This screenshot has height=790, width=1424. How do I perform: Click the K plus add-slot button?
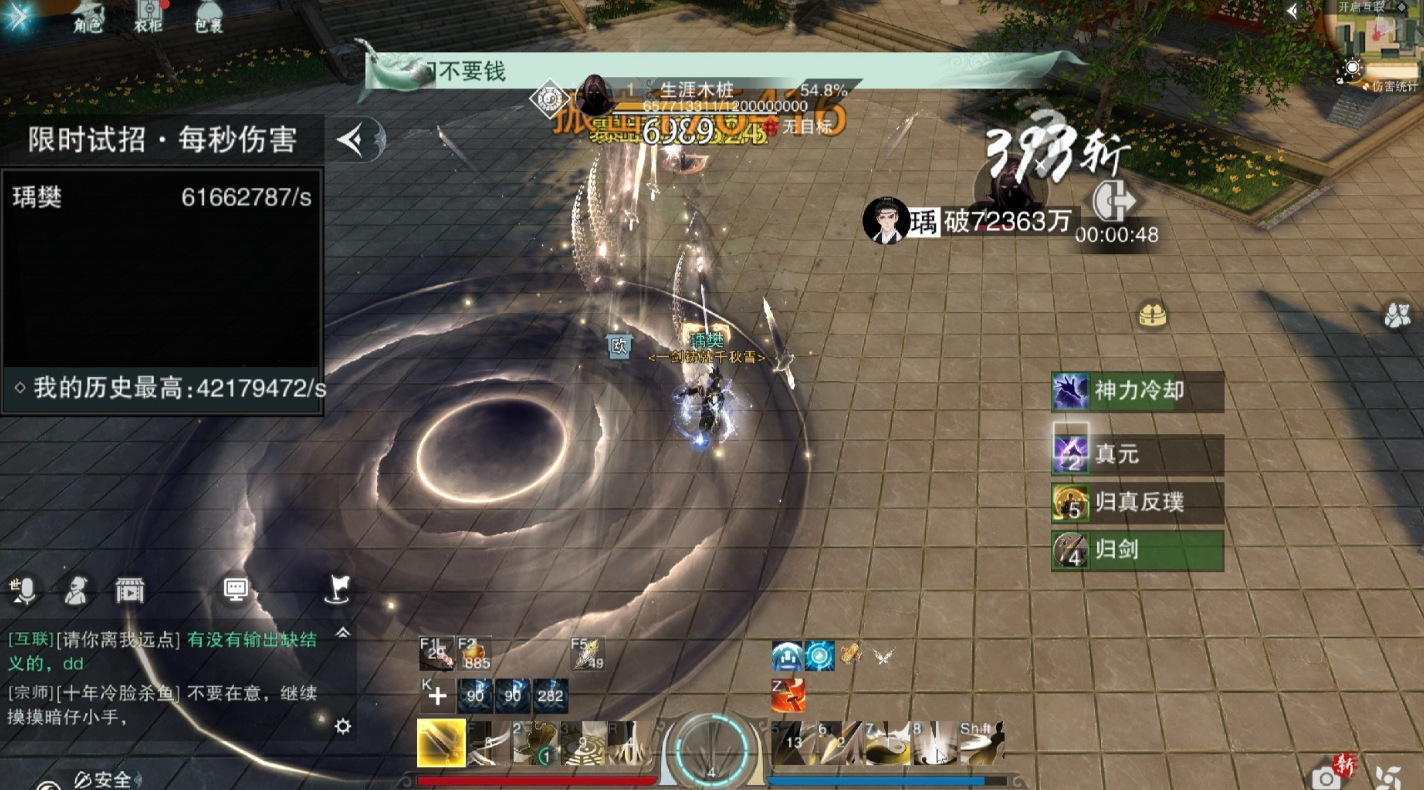[437, 696]
